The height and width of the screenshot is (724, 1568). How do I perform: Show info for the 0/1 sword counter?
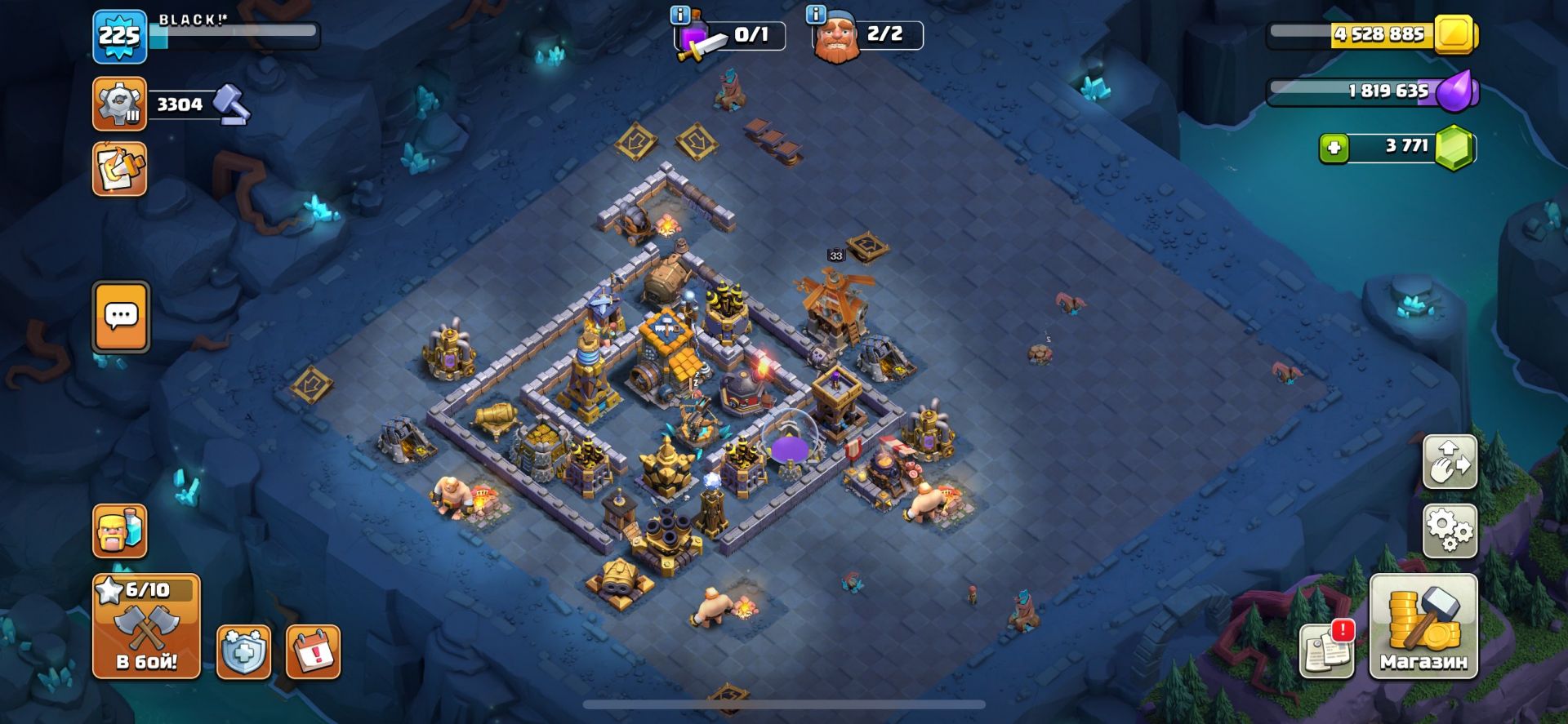tap(679, 15)
